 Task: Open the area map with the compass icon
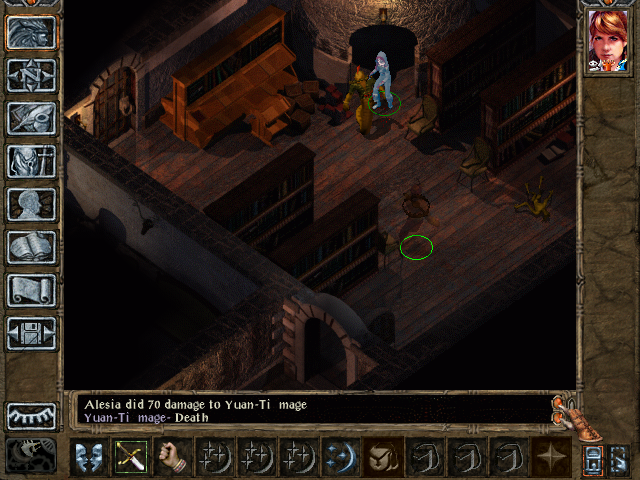tap(31, 75)
